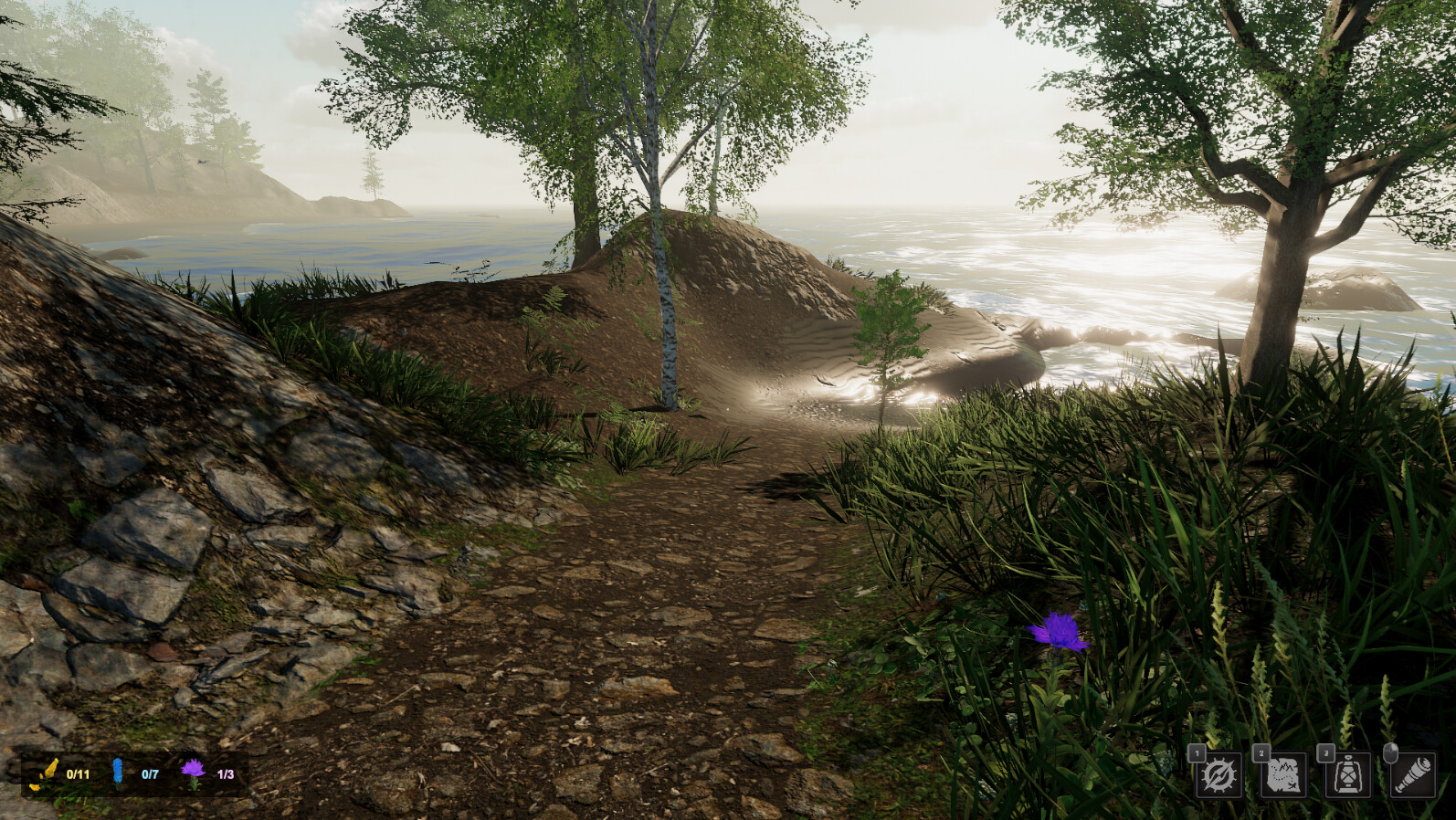The width and height of the screenshot is (1456, 820).
Task: Click the mouse icon above the spyglass slot
Action: tap(1390, 752)
